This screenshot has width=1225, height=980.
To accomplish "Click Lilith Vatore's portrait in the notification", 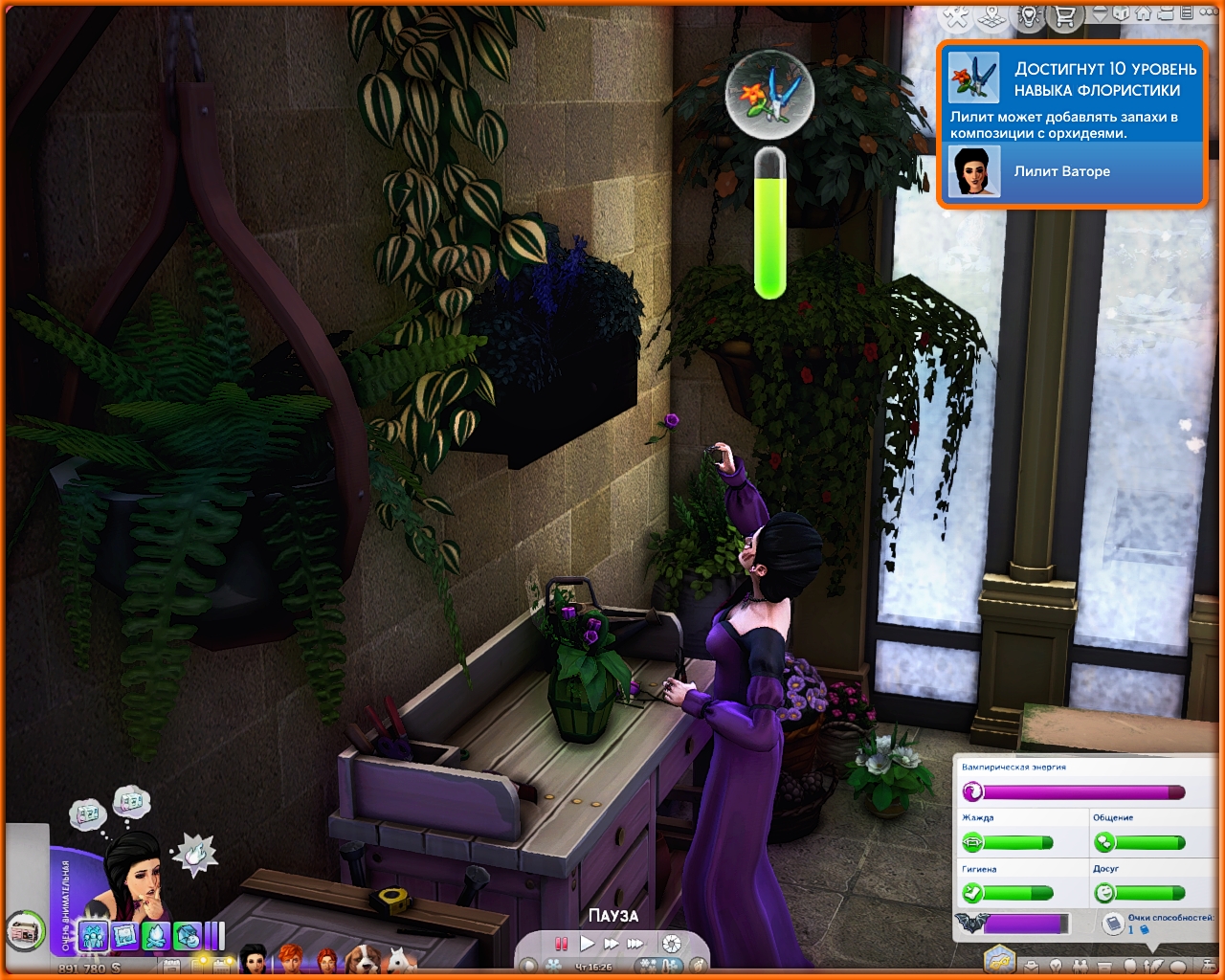I will click(974, 172).
